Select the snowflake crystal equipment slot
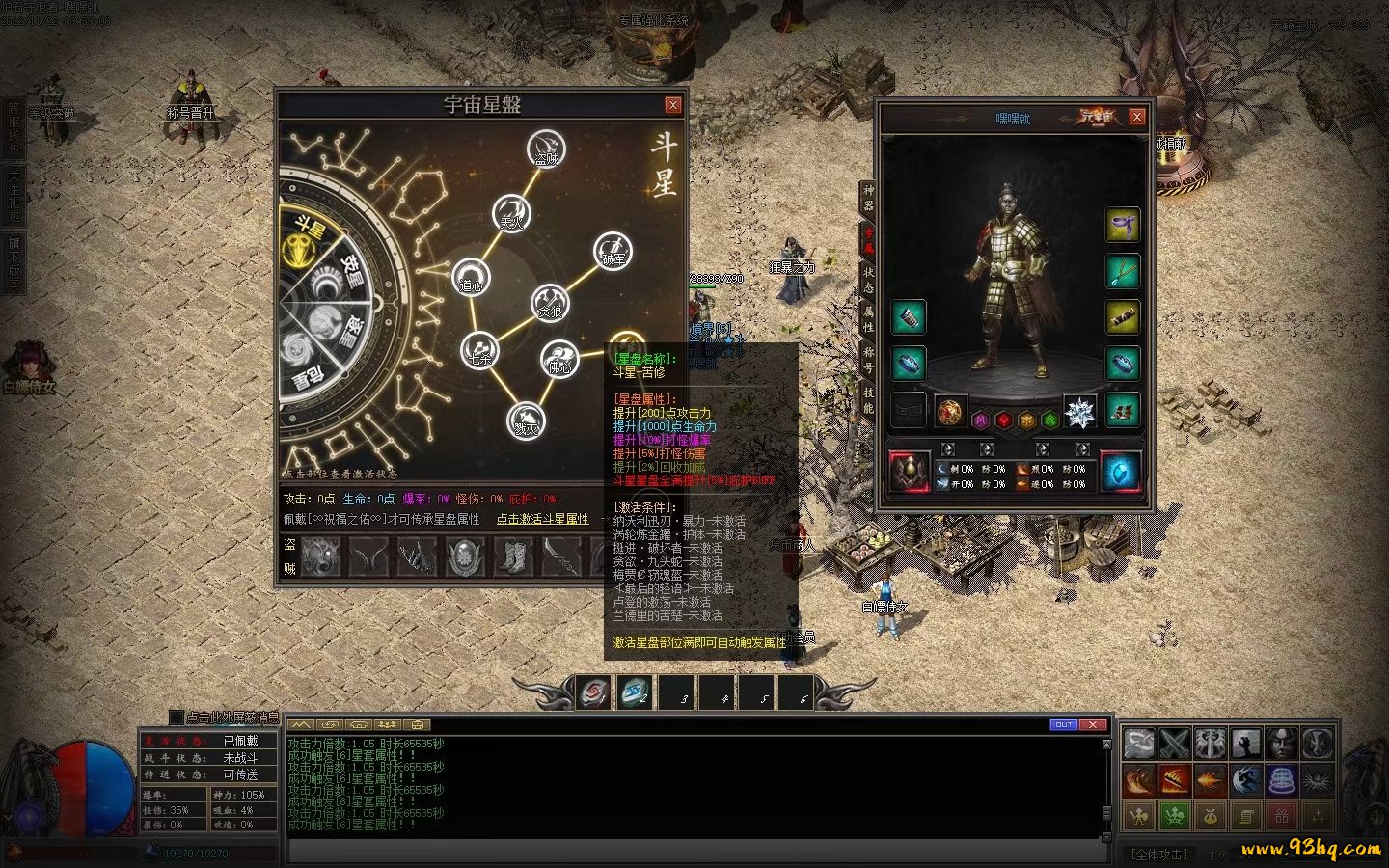Screen dimensions: 1389x868 (x=1080, y=413)
